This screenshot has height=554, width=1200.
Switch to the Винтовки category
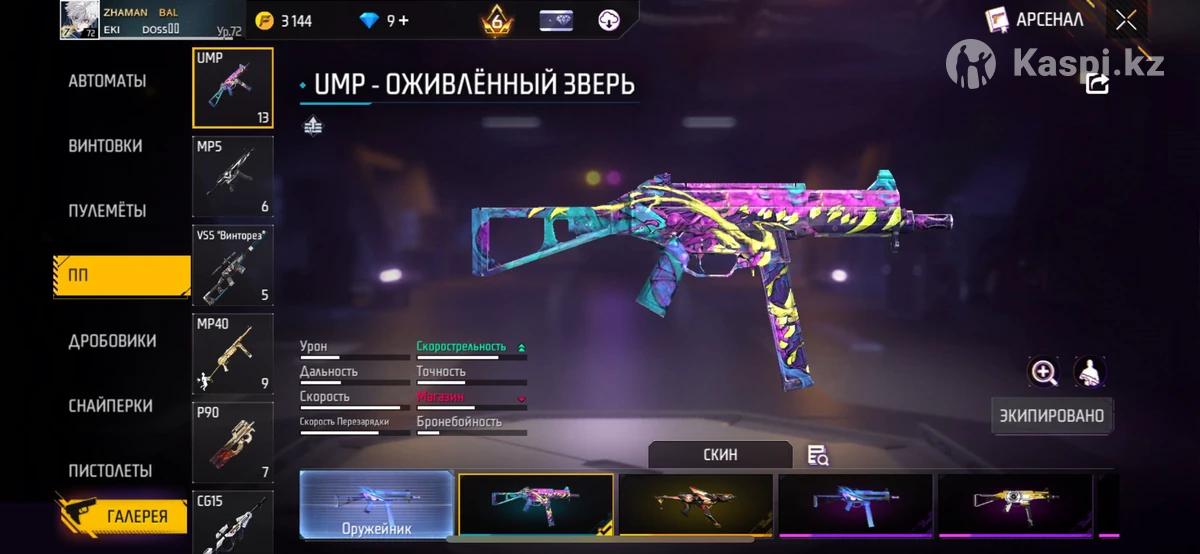point(105,146)
